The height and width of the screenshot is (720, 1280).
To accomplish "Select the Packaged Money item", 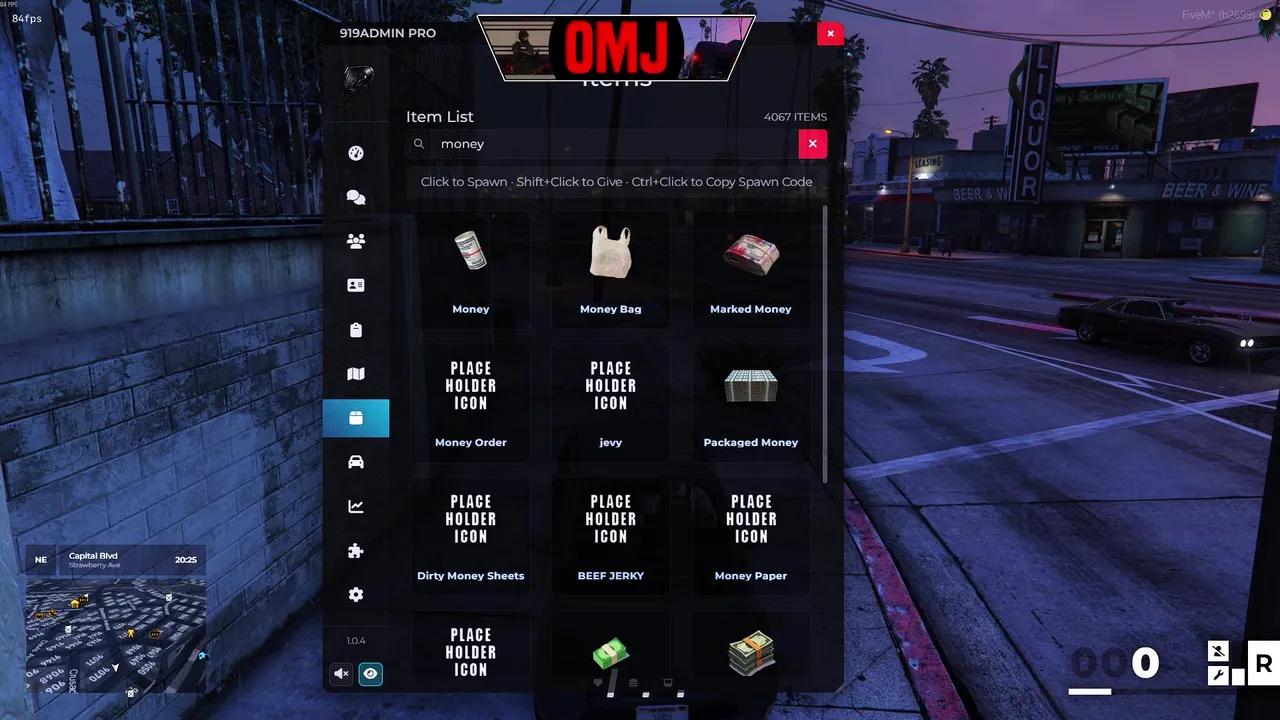I will (750, 400).
